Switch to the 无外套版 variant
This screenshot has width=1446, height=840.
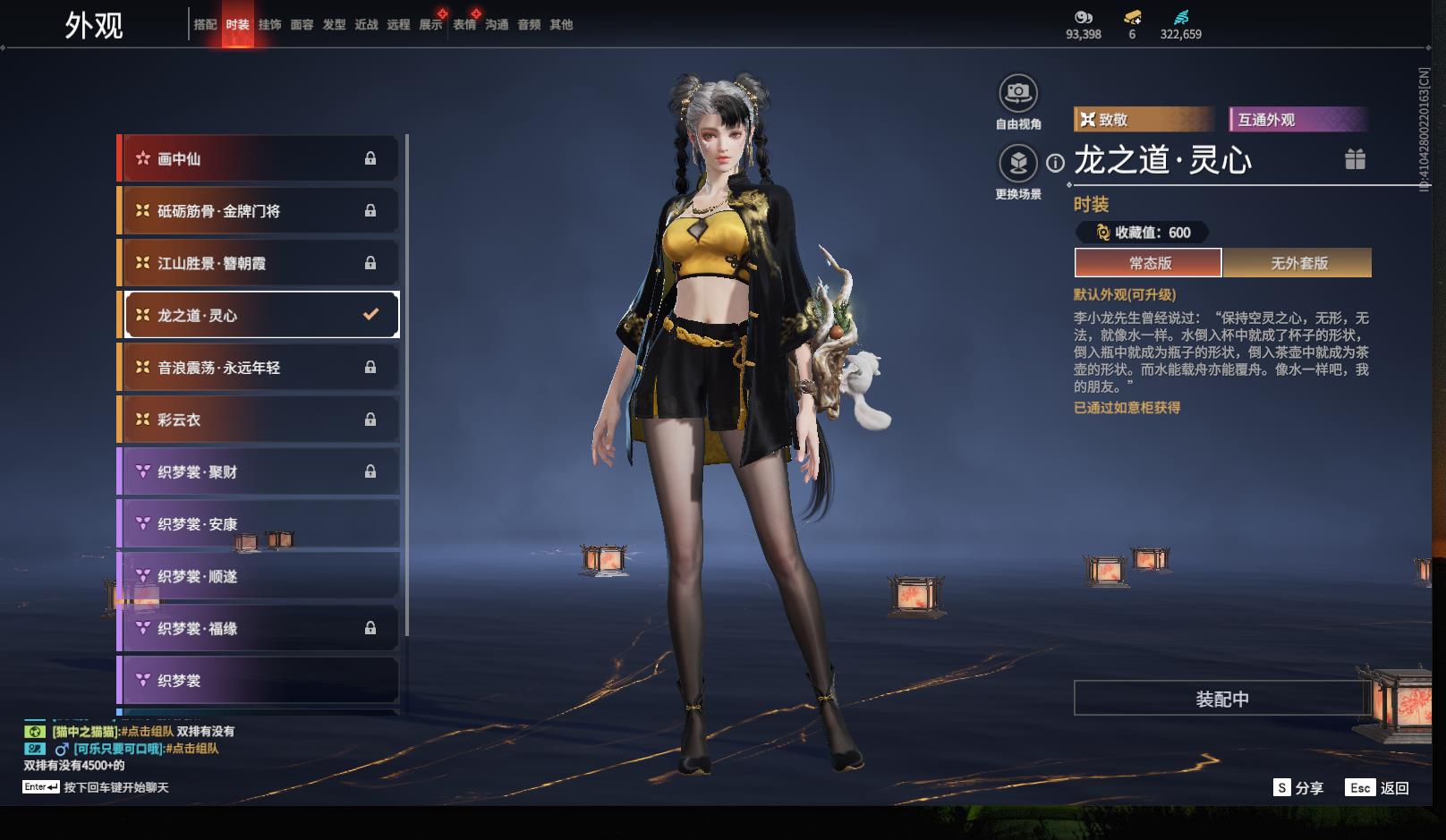(x=1298, y=263)
